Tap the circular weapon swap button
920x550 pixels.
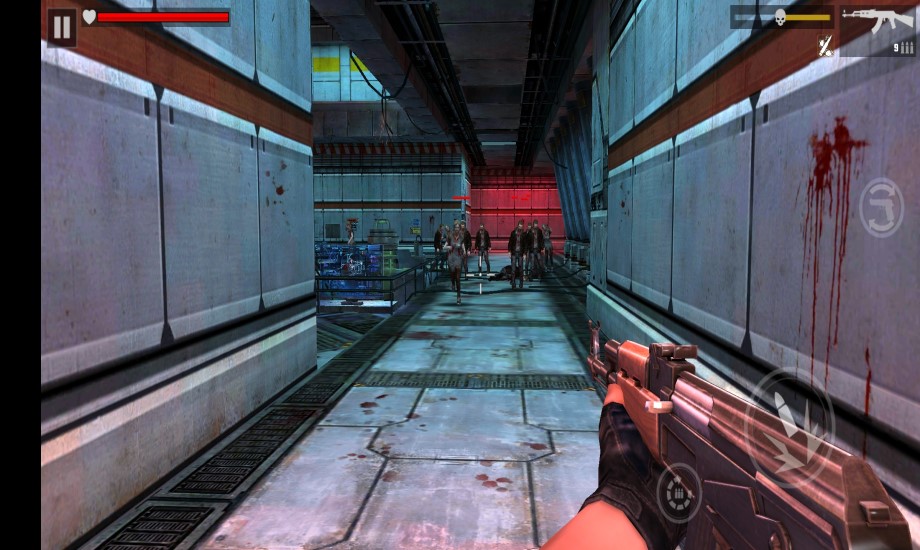click(881, 207)
